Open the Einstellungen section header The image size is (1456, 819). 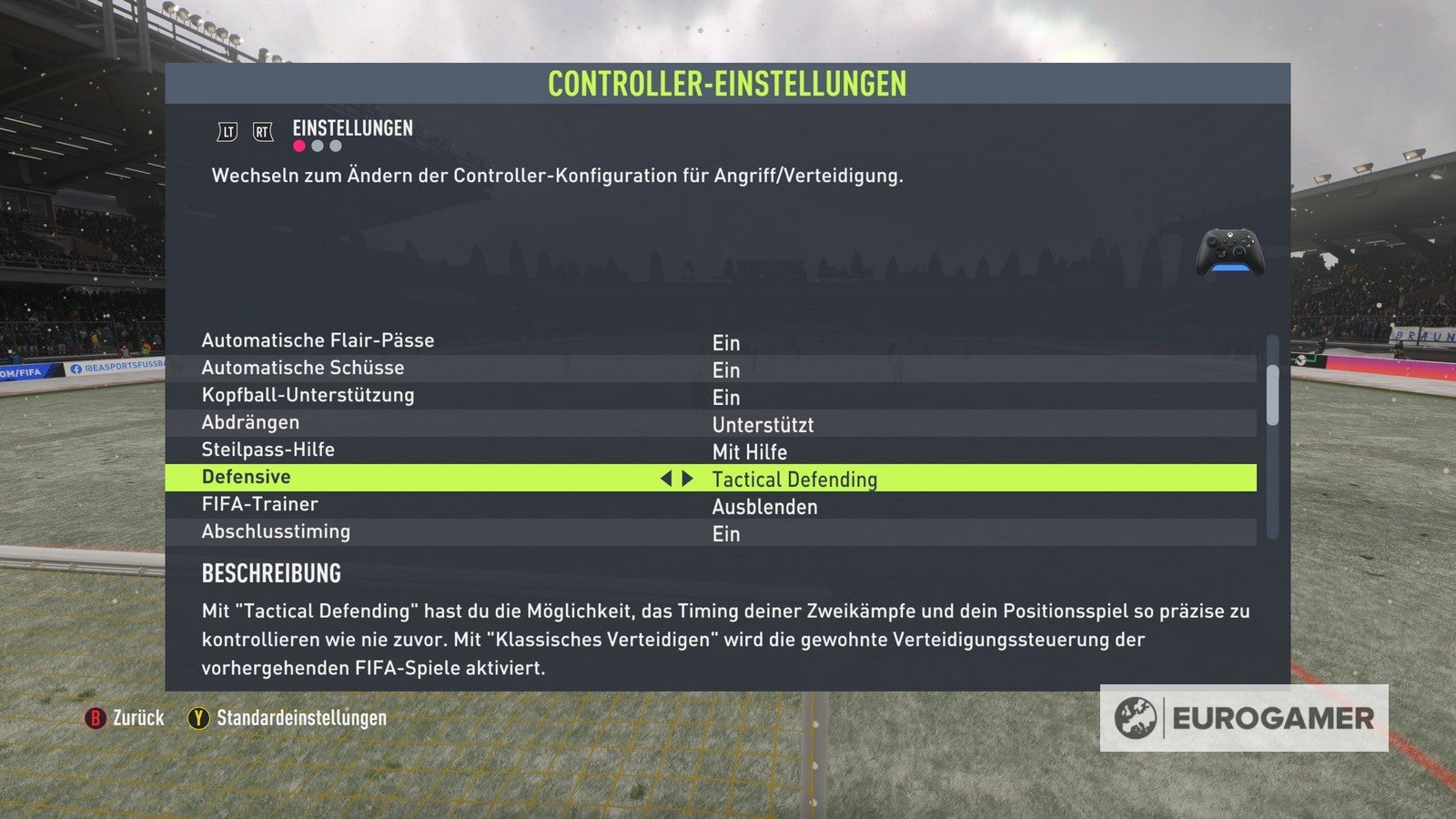coord(352,128)
